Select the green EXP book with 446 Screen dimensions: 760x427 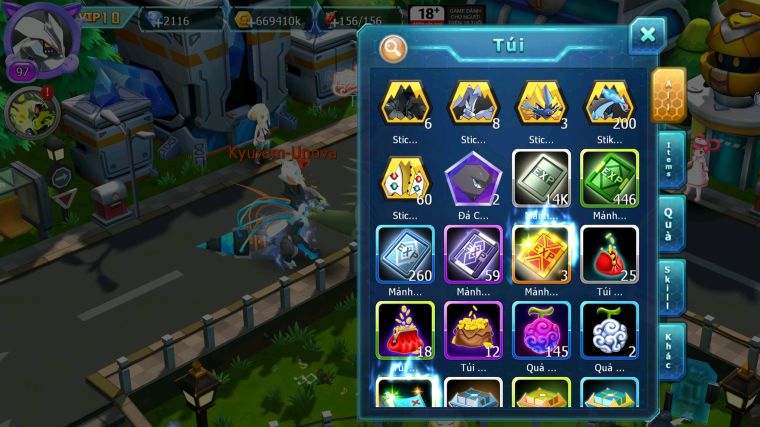[609, 178]
